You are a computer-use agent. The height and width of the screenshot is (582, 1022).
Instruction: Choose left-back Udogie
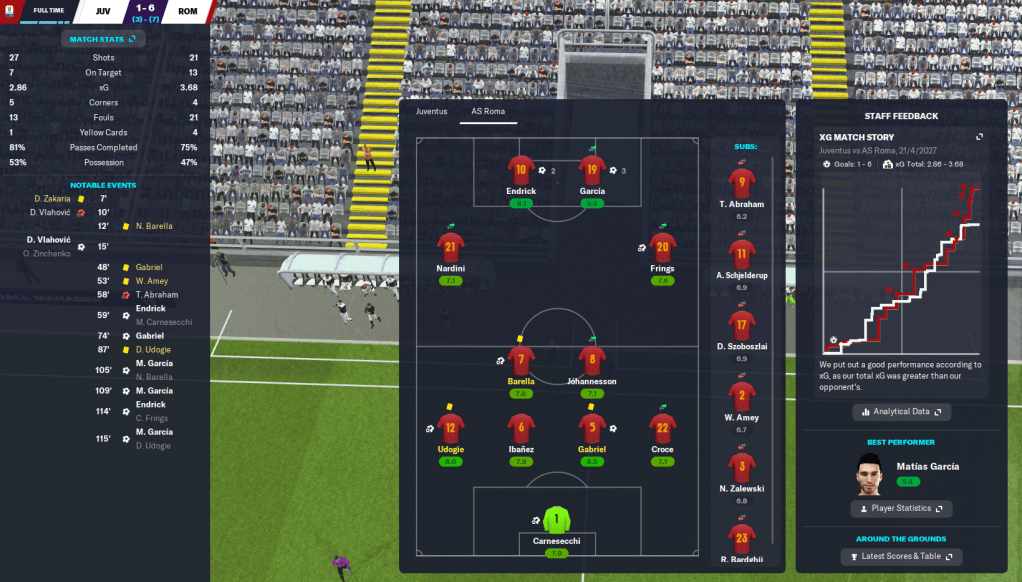pyautogui.click(x=450, y=429)
